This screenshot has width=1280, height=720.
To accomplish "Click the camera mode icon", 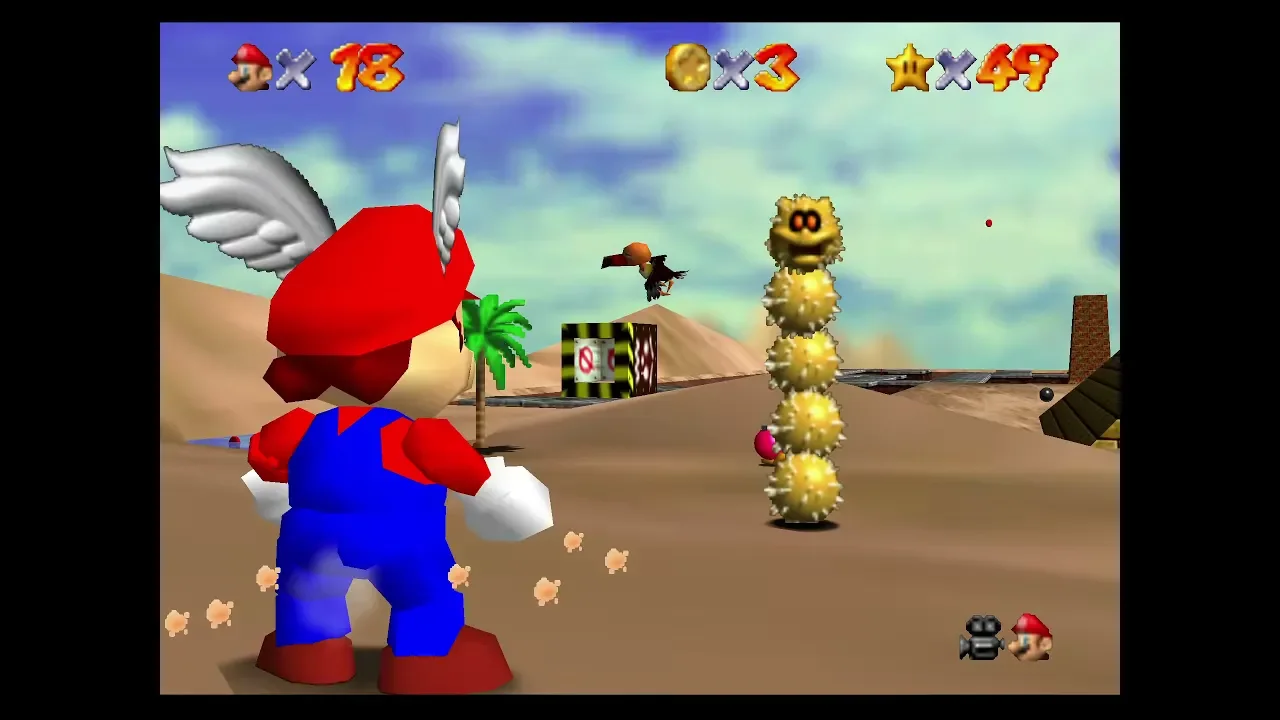I will pyautogui.click(x=982, y=639).
